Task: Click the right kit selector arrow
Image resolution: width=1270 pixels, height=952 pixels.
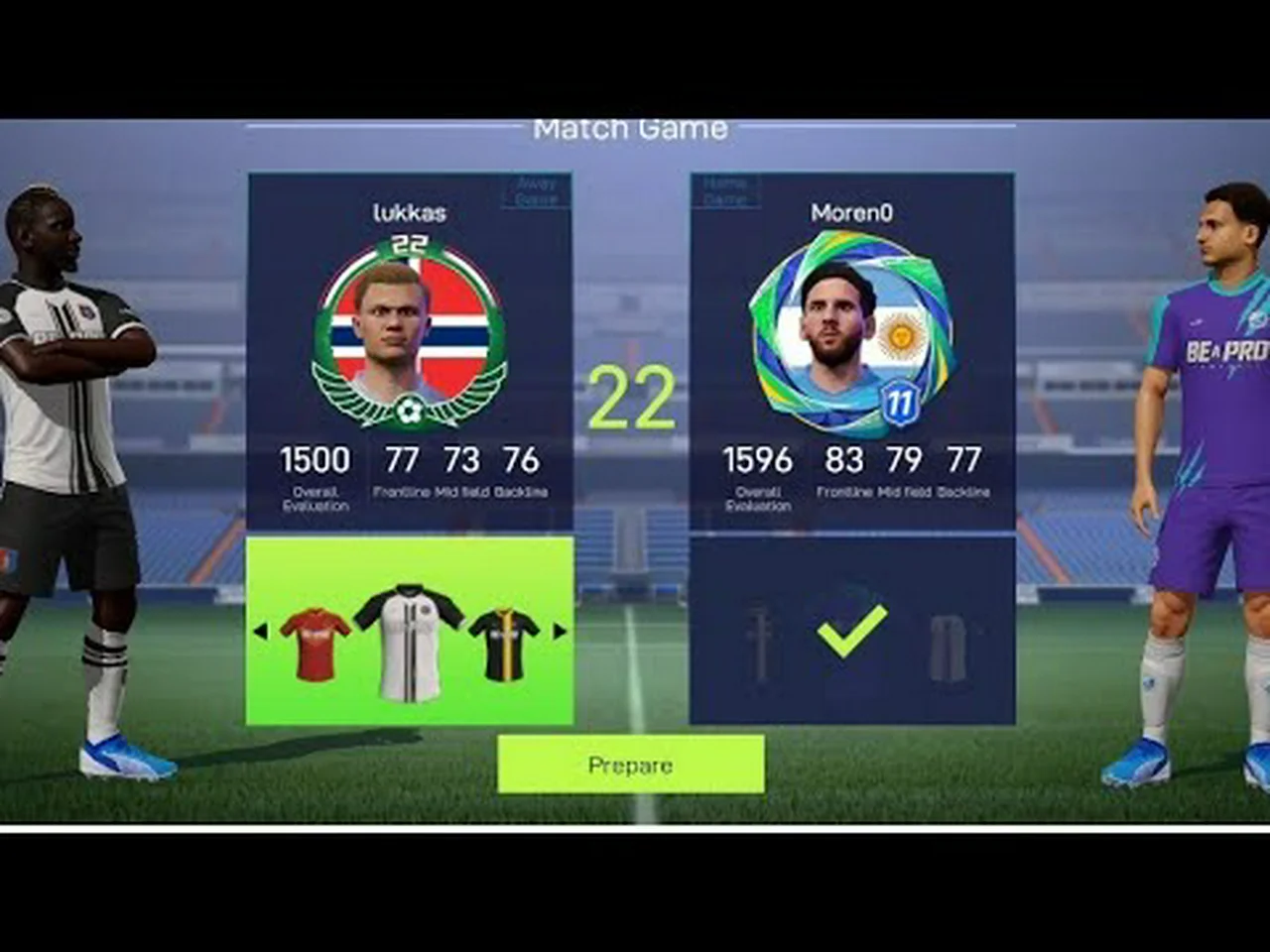Action: click(x=559, y=631)
